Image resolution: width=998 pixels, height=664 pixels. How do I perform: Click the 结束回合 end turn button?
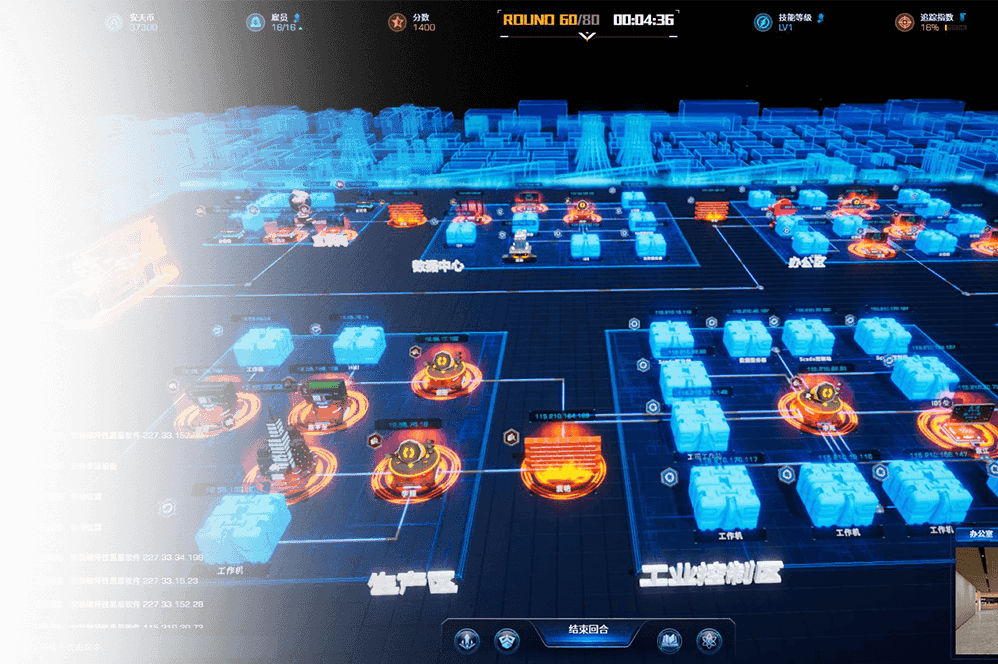tap(588, 631)
